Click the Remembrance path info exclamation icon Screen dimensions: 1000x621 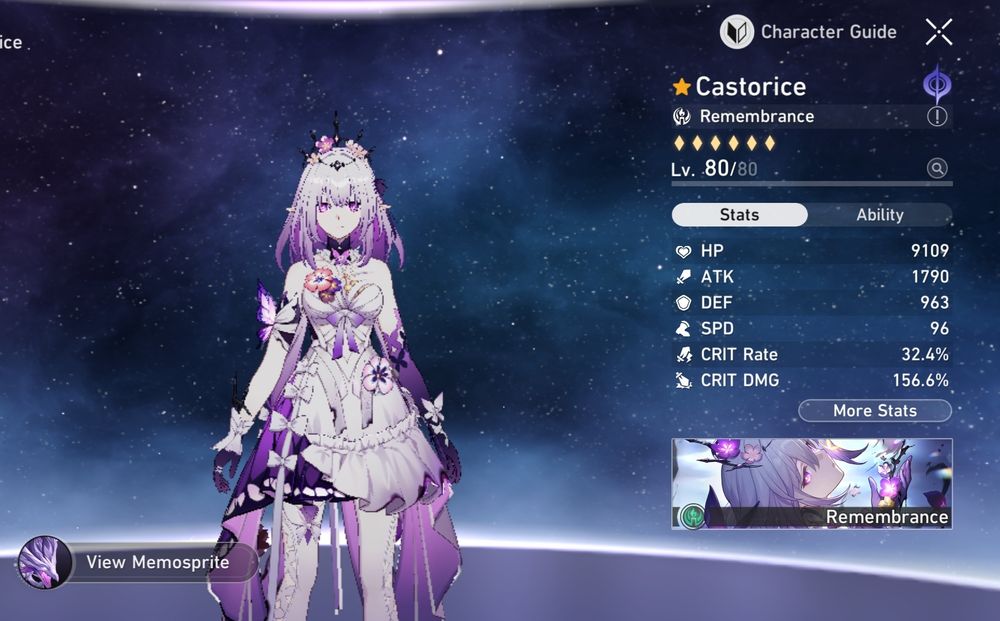[x=937, y=117]
